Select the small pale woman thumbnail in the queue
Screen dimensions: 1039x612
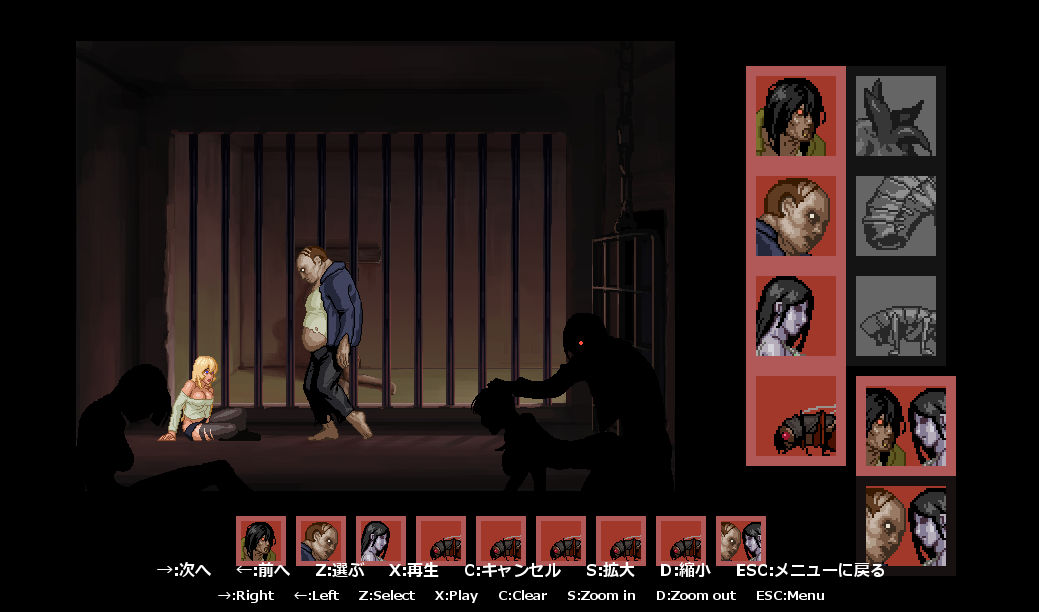(381, 541)
